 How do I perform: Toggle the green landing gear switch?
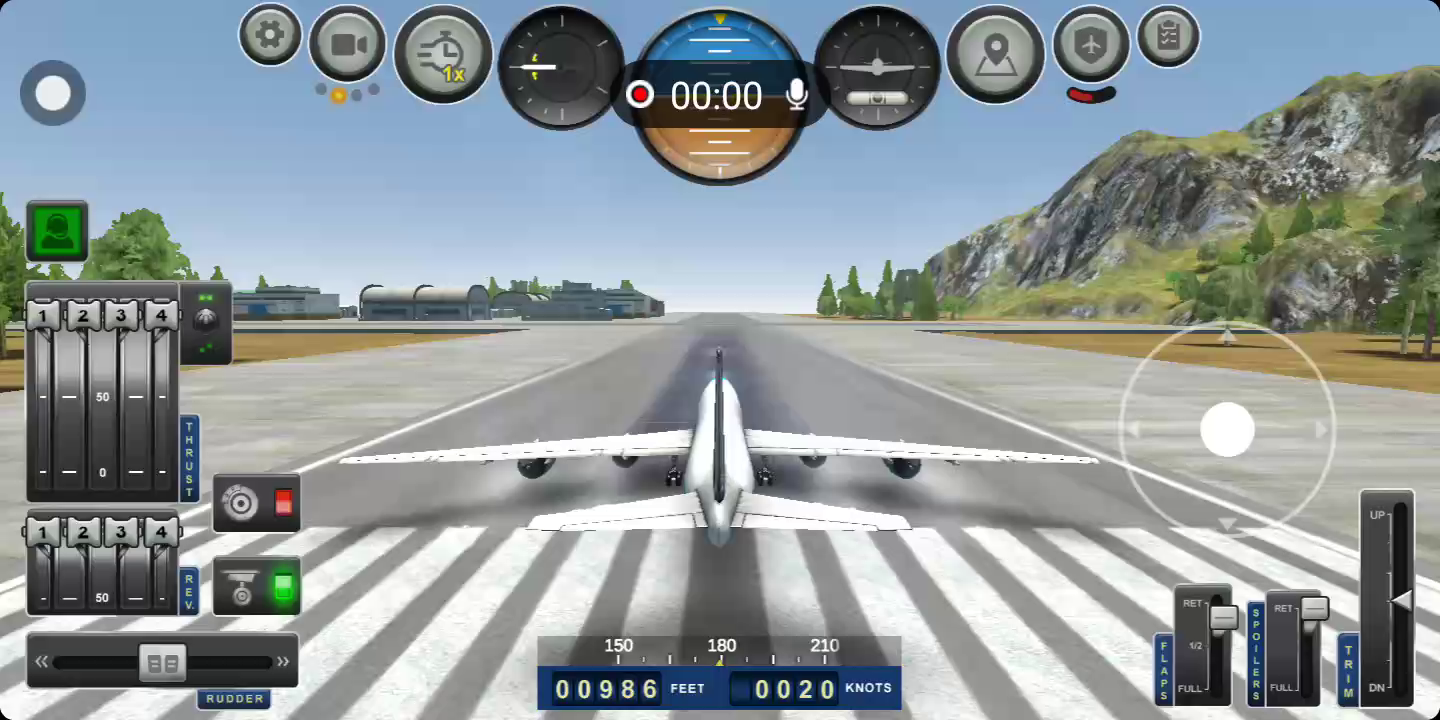(x=283, y=587)
